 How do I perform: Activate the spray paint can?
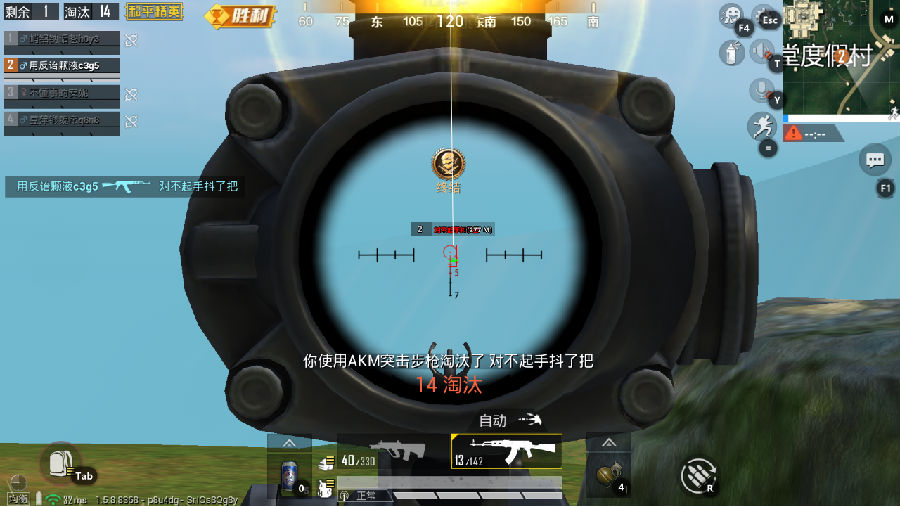click(732, 54)
